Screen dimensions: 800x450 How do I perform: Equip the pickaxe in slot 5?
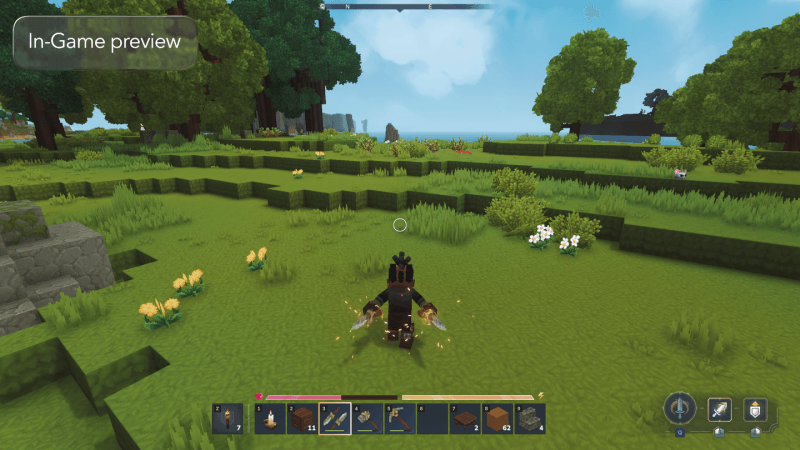(x=399, y=418)
